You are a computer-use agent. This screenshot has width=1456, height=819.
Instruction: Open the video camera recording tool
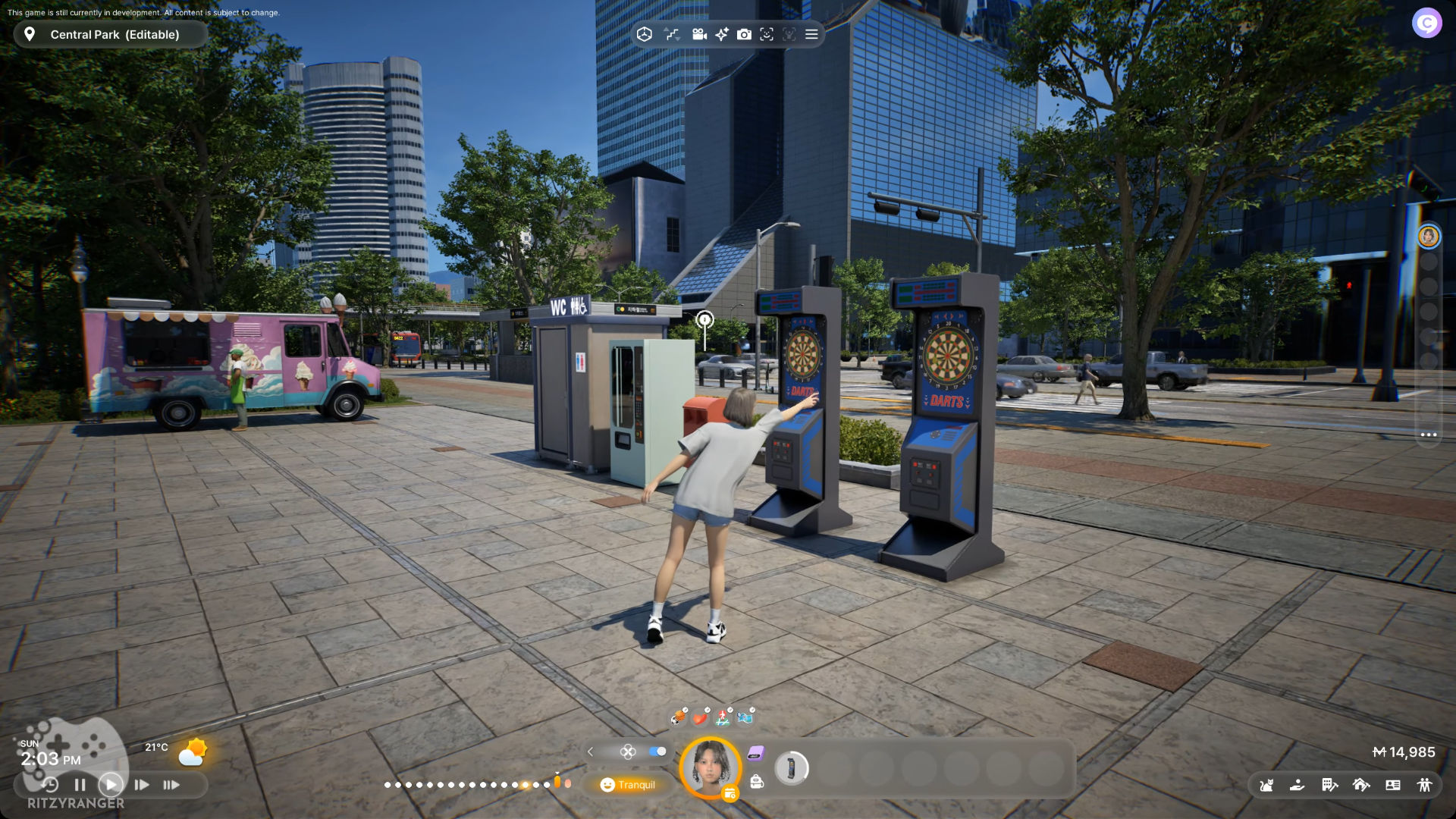click(699, 34)
